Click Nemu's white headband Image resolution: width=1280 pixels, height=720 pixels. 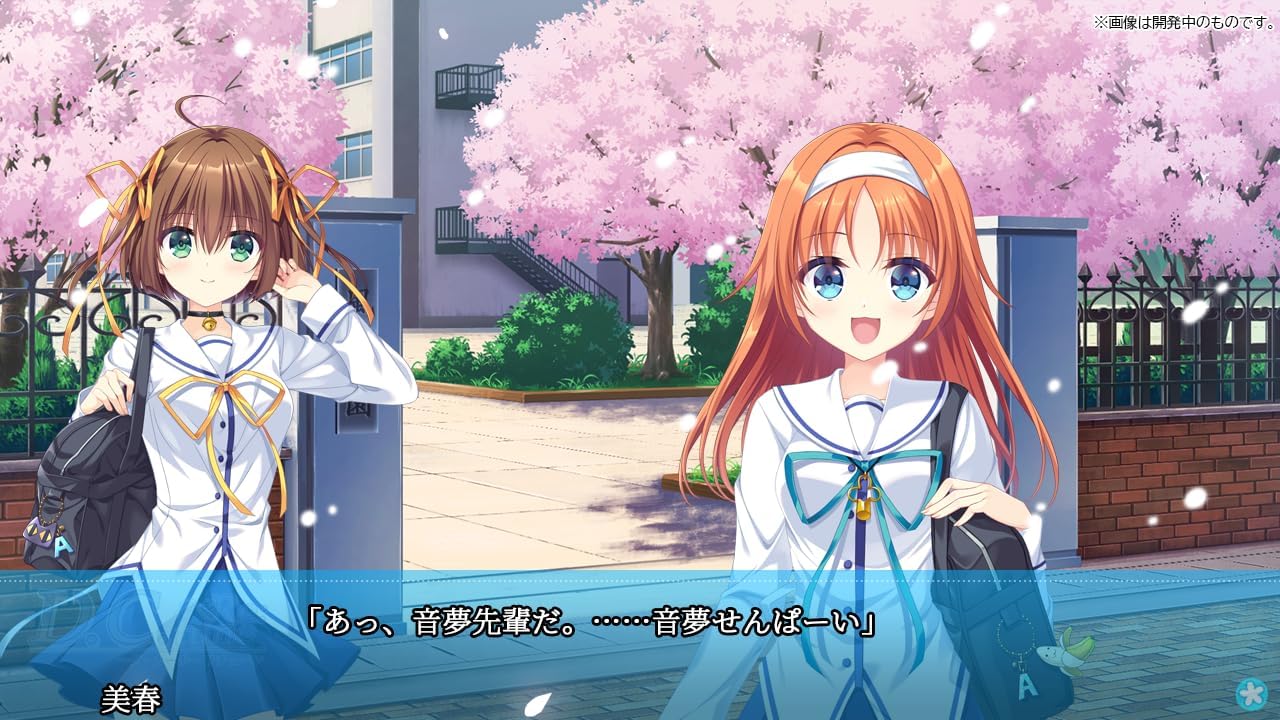866,172
